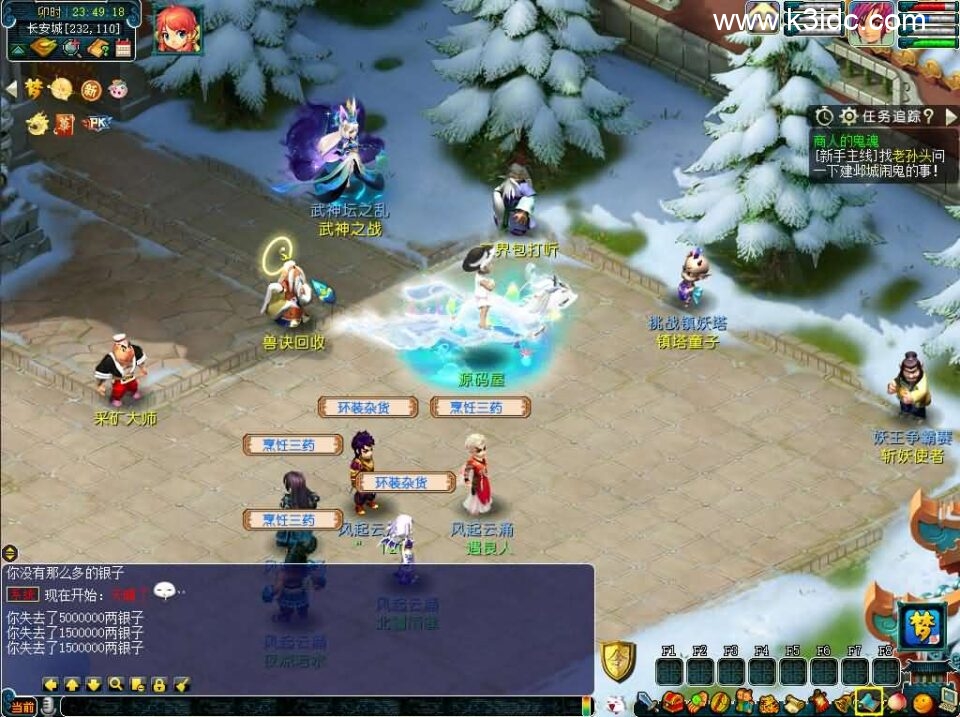
Task: Select the 当前 chat channel button
Action: point(24,707)
